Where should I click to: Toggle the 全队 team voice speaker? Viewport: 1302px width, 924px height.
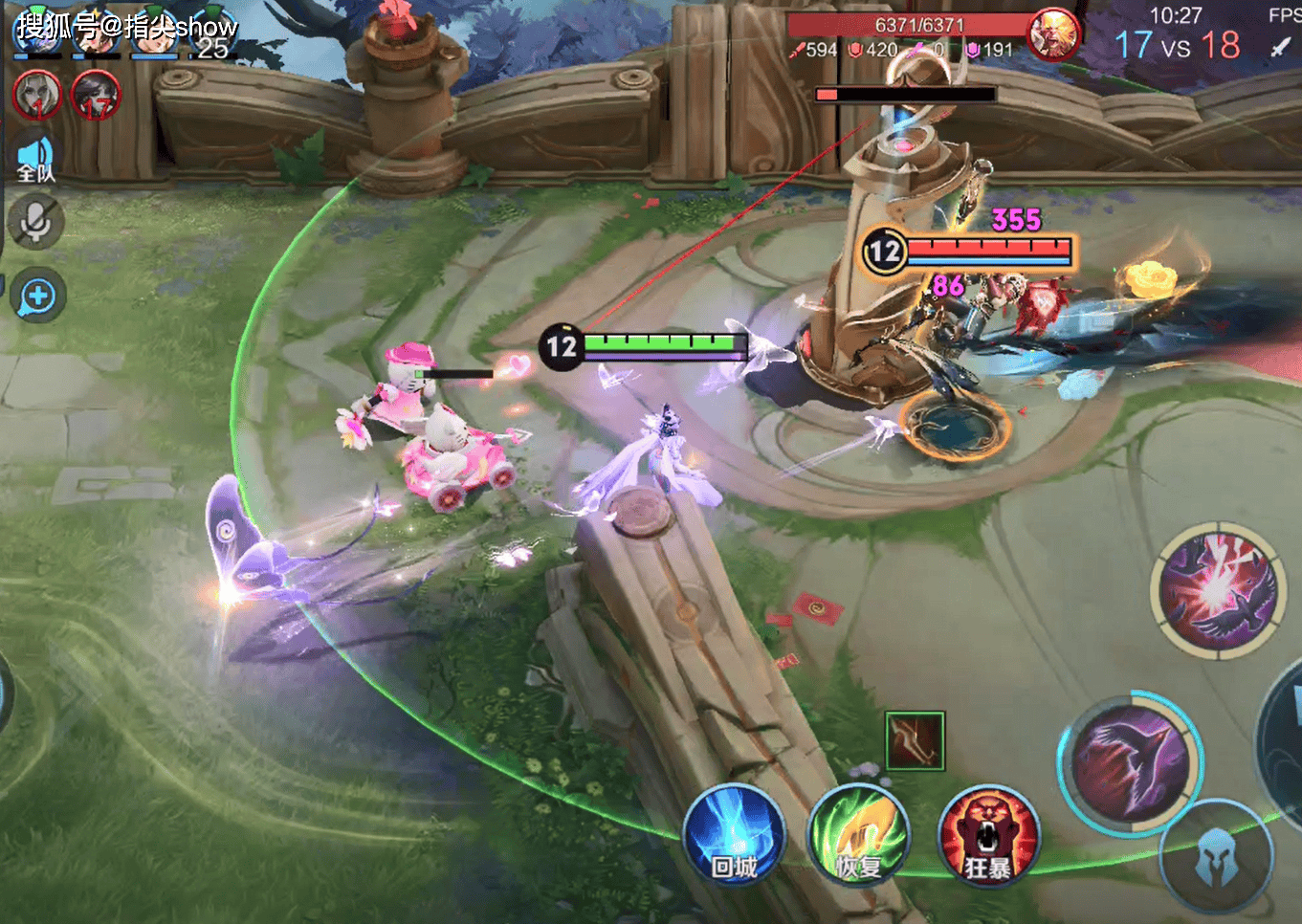(x=36, y=159)
